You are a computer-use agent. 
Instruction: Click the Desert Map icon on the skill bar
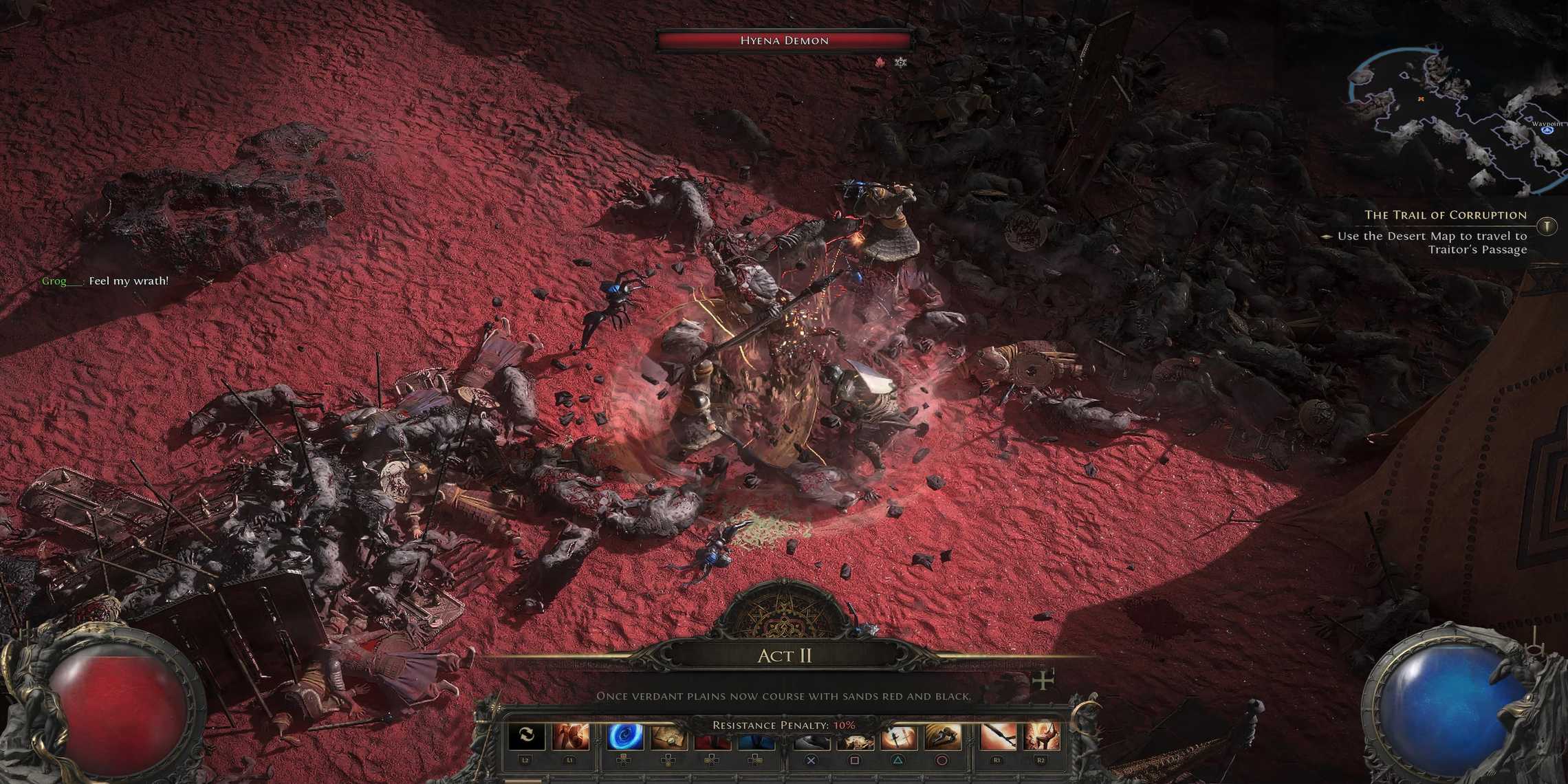click(x=668, y=737)
